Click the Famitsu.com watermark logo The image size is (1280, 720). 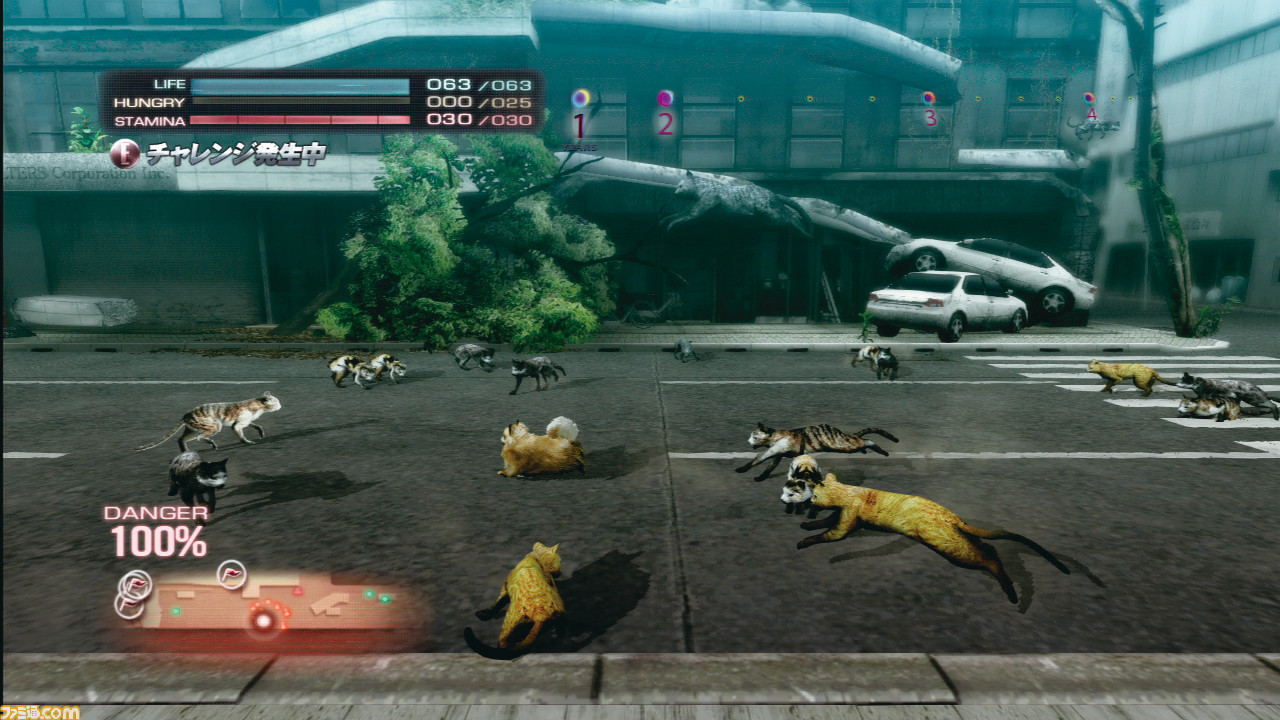click(x=40, y=711)
